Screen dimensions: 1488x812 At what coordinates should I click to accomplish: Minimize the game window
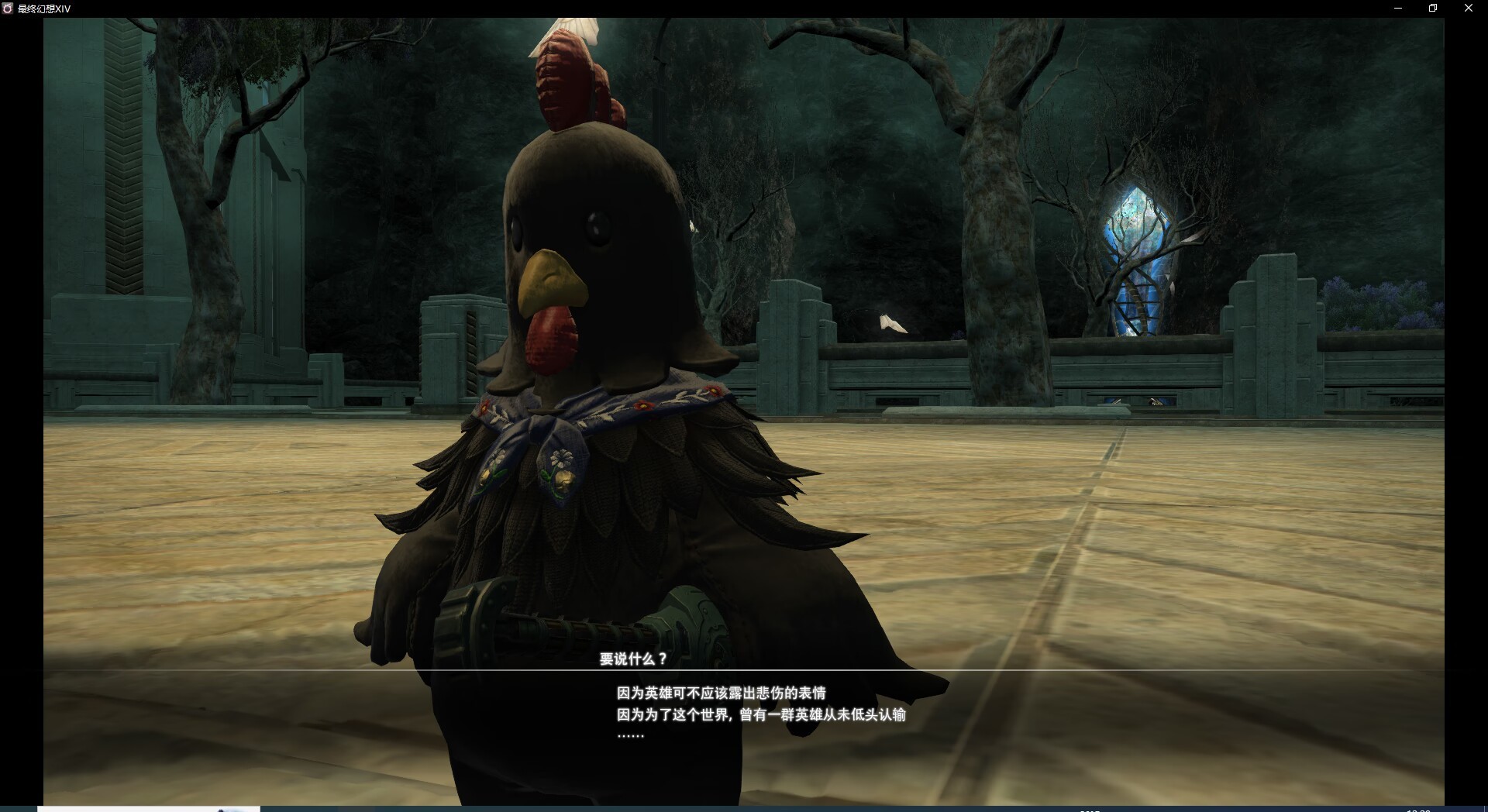point(1398,9)
